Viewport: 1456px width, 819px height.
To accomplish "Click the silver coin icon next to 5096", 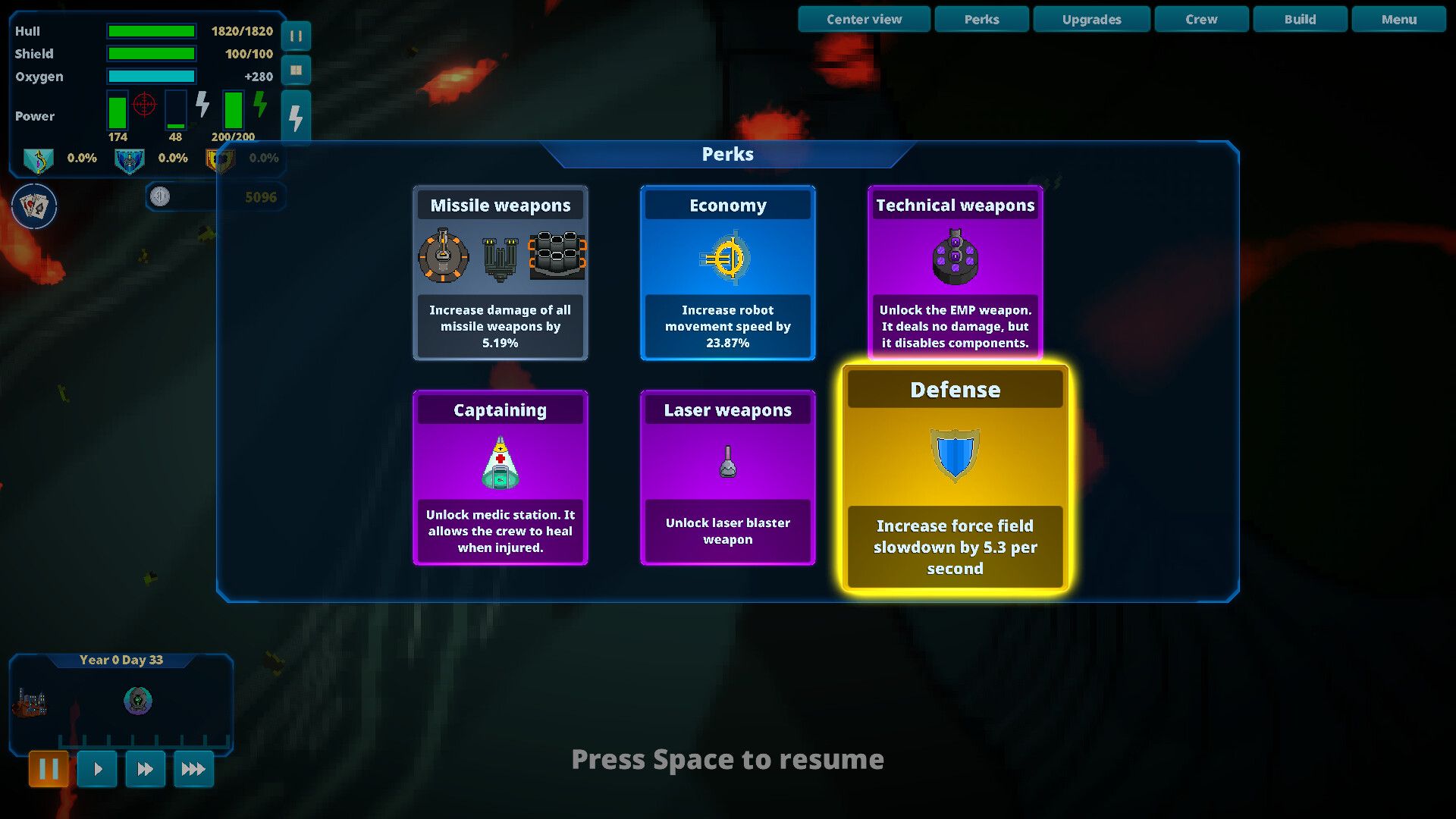I will (x=161, y=196).
